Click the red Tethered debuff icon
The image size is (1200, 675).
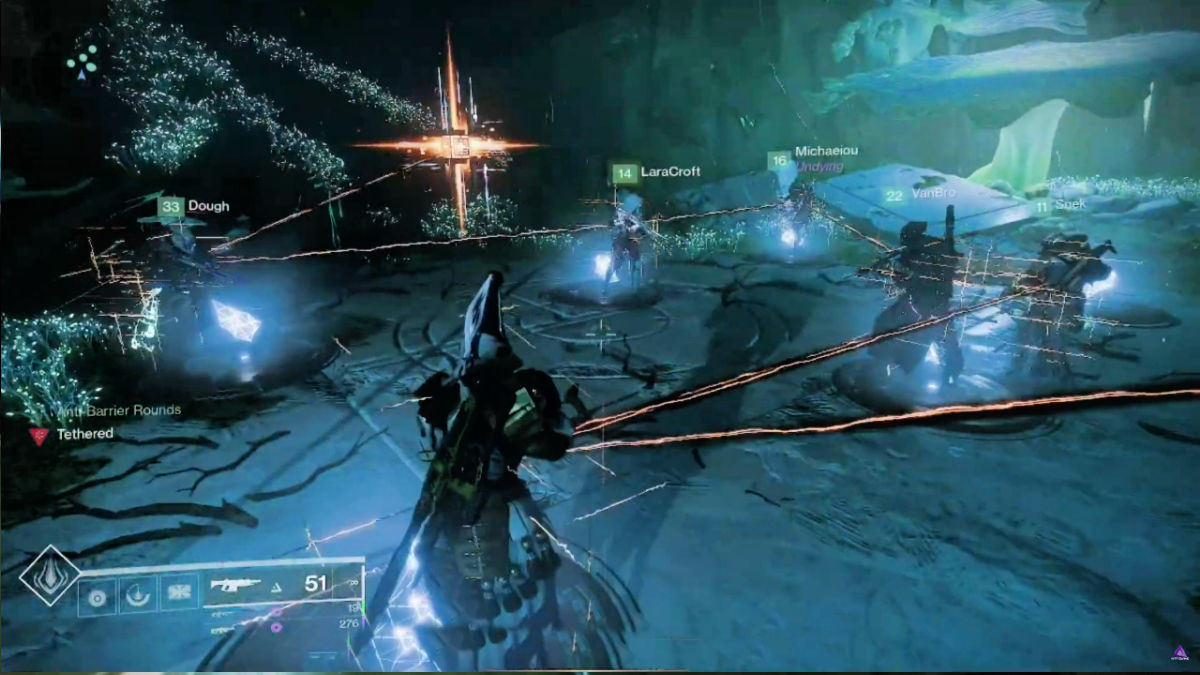(x=39, y=435)
